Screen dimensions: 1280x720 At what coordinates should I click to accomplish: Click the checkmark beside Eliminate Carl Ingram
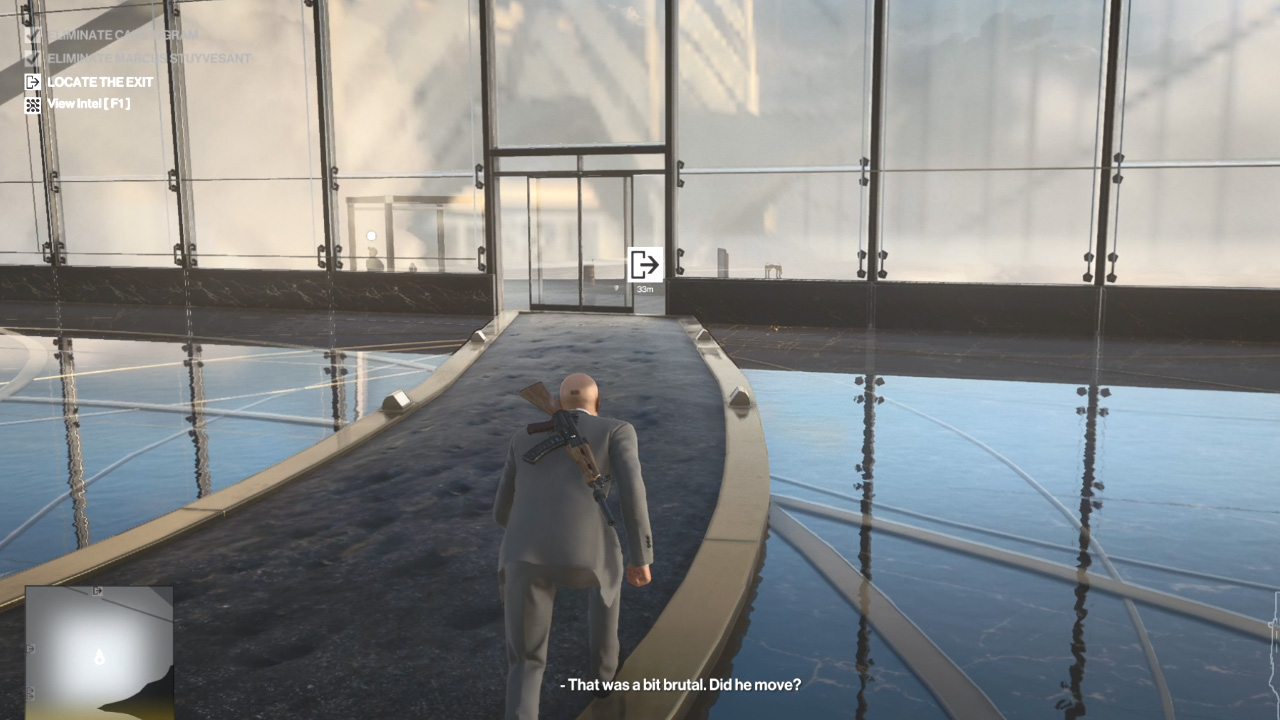31,33
